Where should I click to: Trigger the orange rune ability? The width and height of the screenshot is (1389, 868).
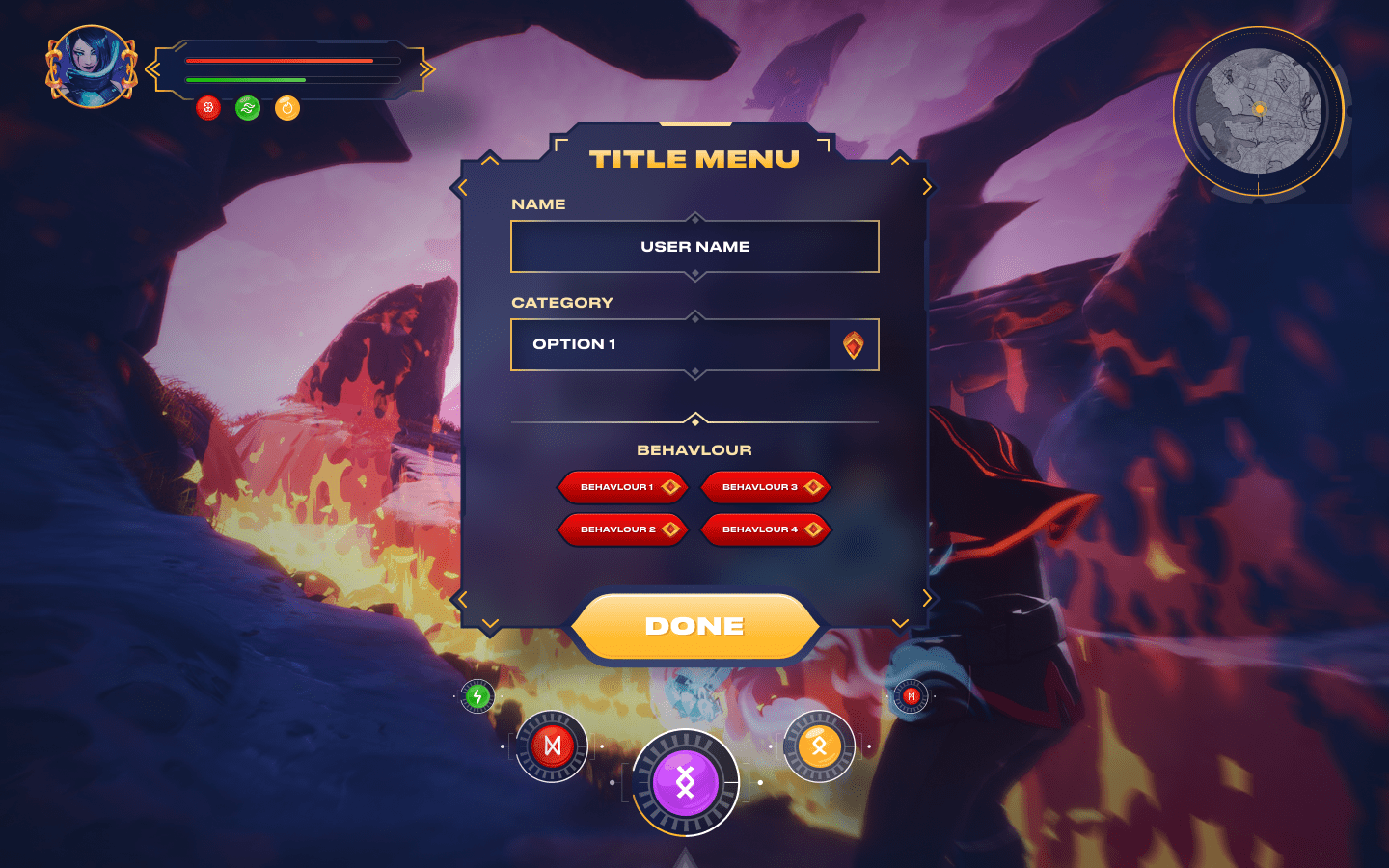pos(819,746)
